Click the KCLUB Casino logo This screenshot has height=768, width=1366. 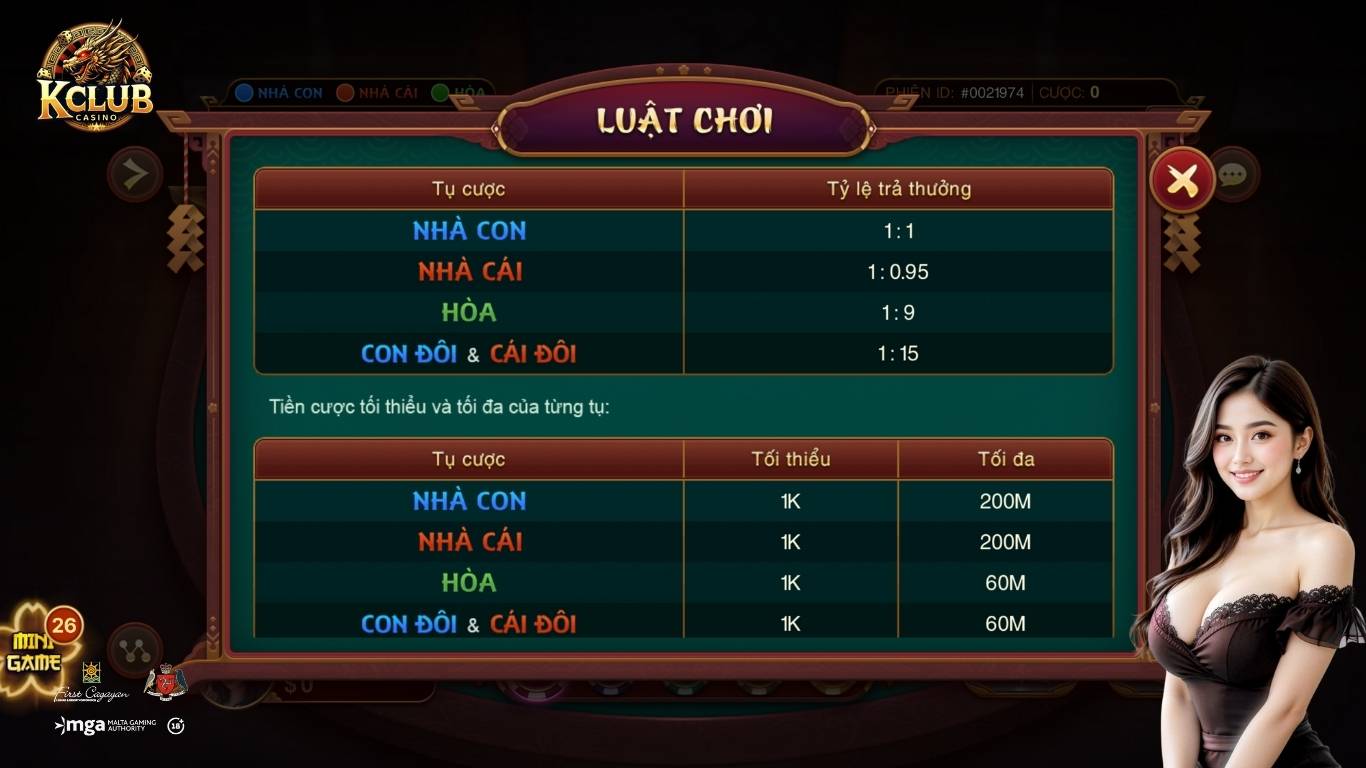(94, 77)
